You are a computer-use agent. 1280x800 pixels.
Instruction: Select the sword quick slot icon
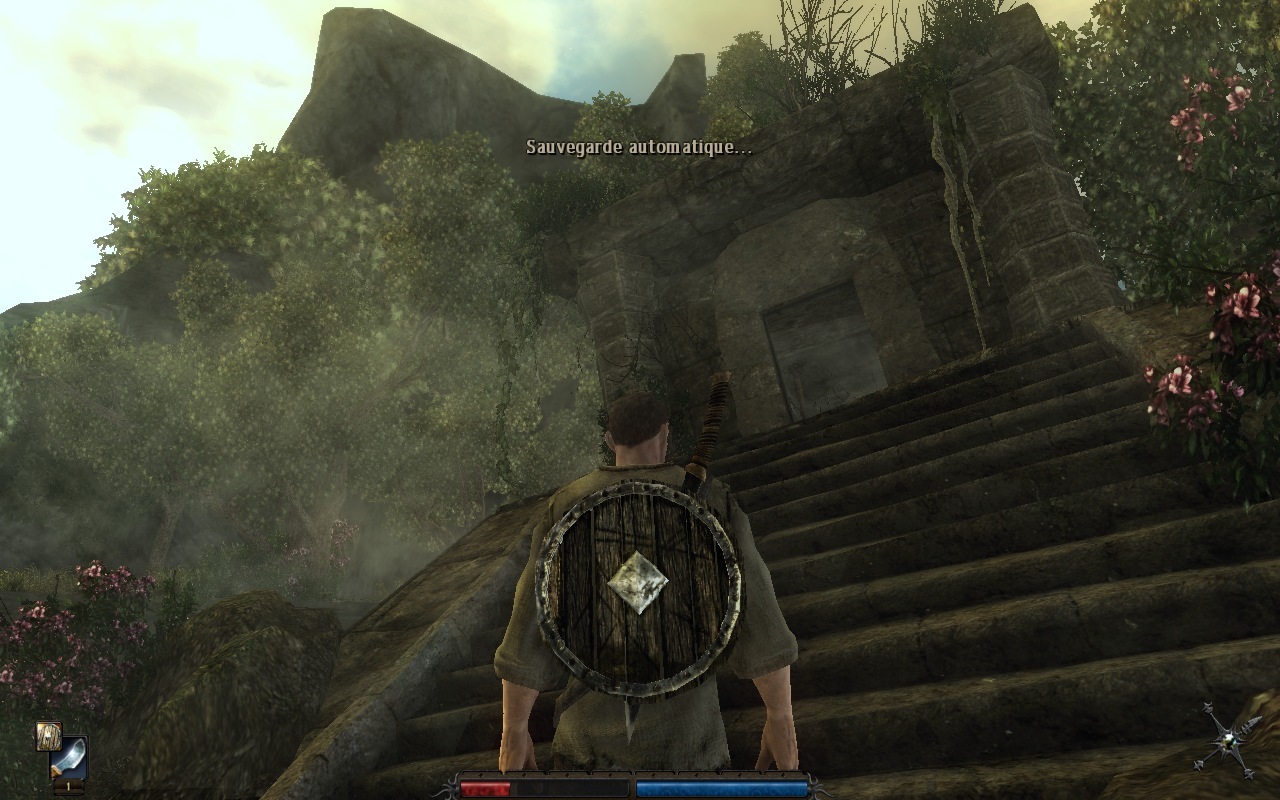click(x=68, y=759)
